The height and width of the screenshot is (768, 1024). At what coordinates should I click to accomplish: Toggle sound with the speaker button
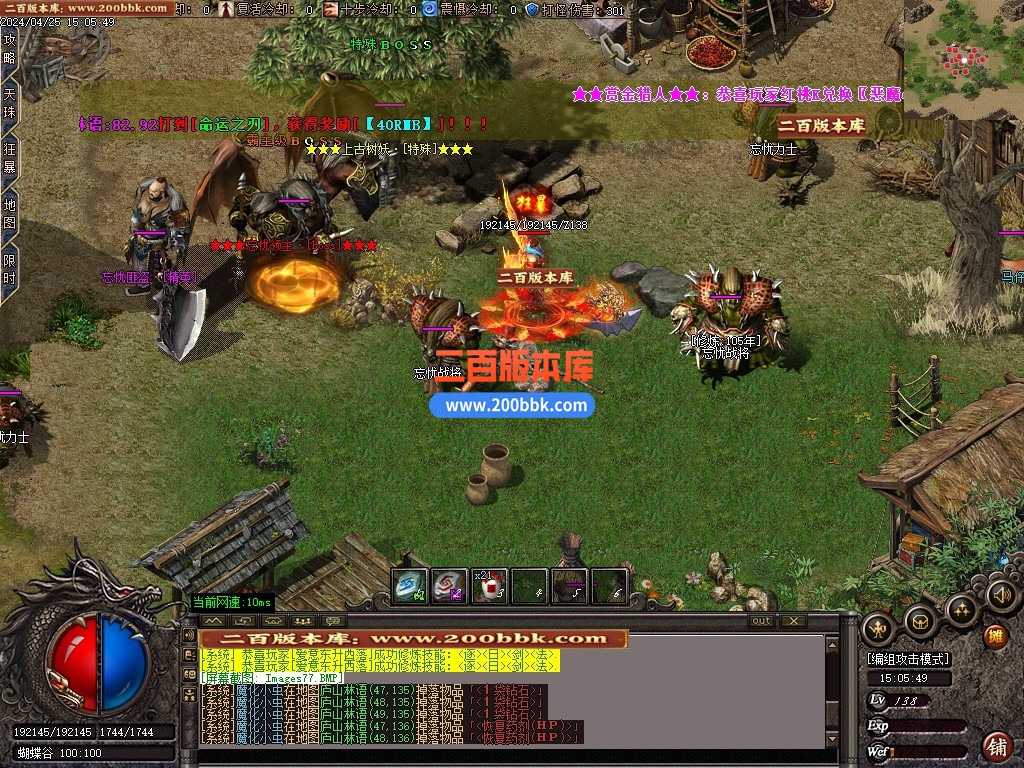(1001, 596)
